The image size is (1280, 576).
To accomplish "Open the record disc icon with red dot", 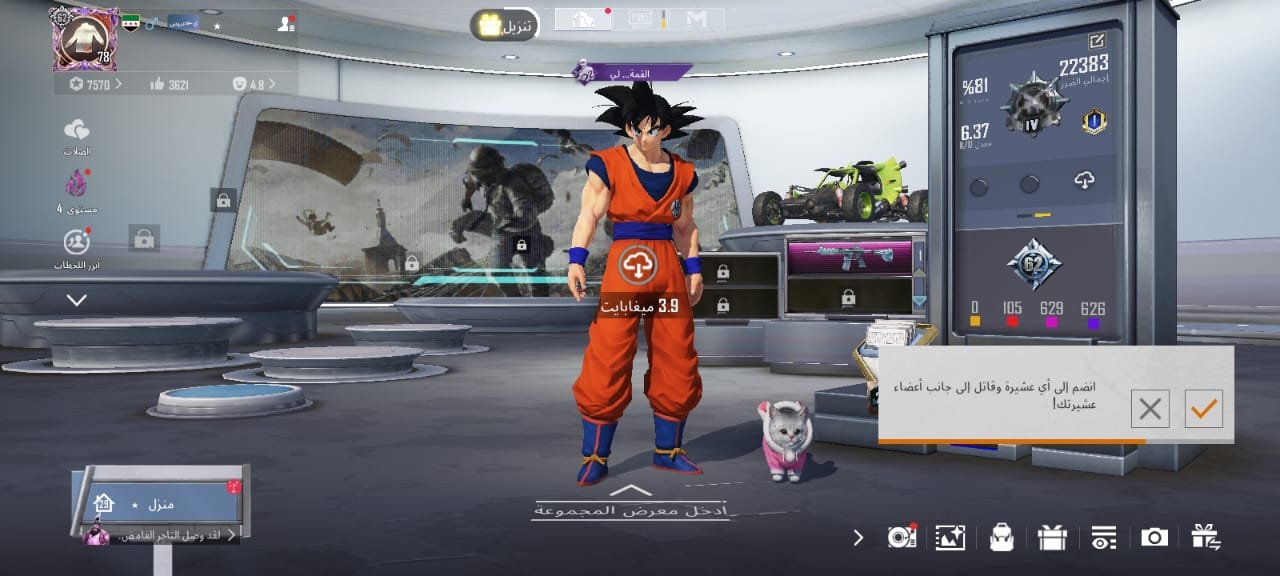I will click(x=901, y=537).
